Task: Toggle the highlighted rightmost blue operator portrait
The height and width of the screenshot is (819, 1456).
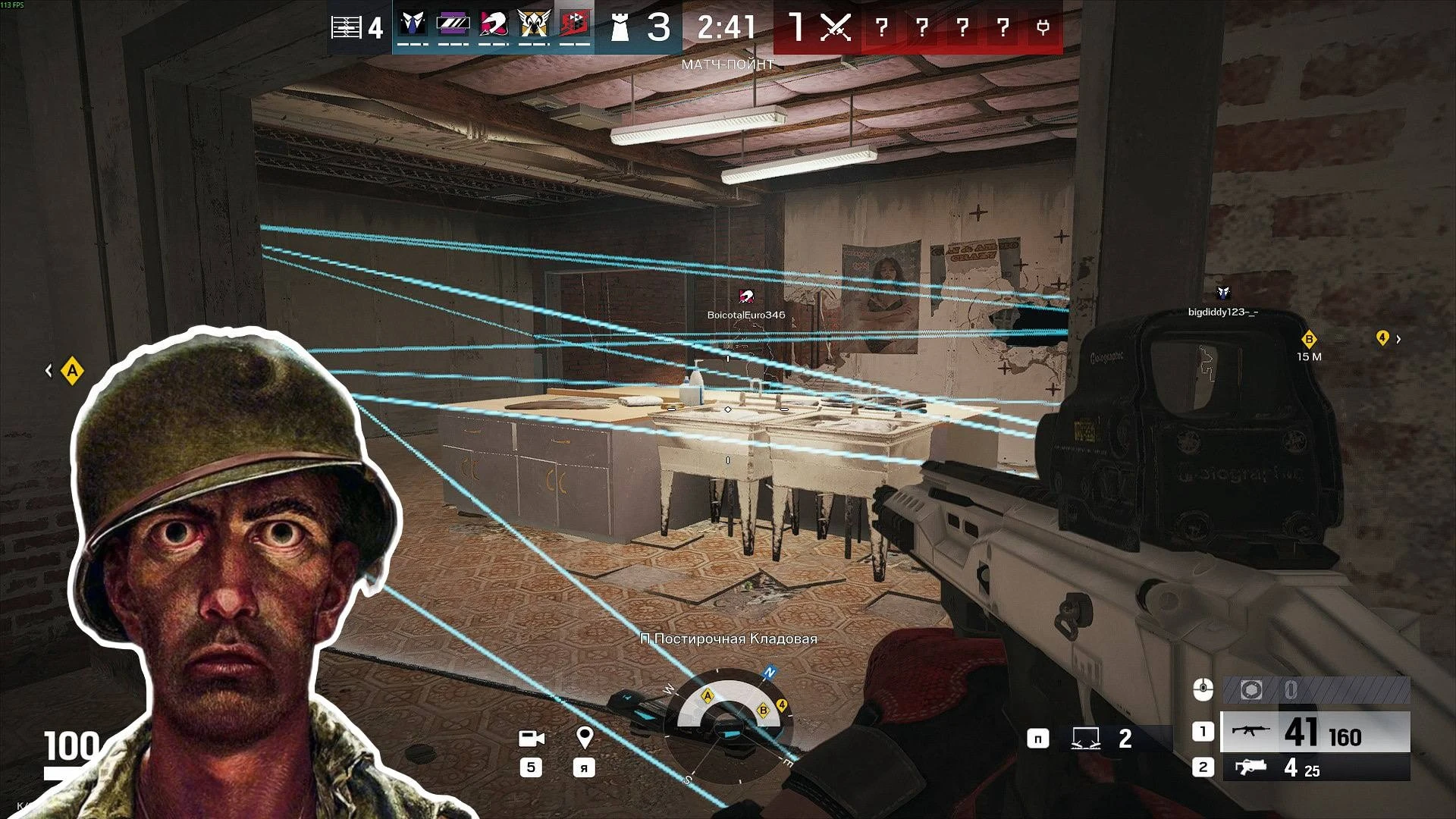Action: 575,24
